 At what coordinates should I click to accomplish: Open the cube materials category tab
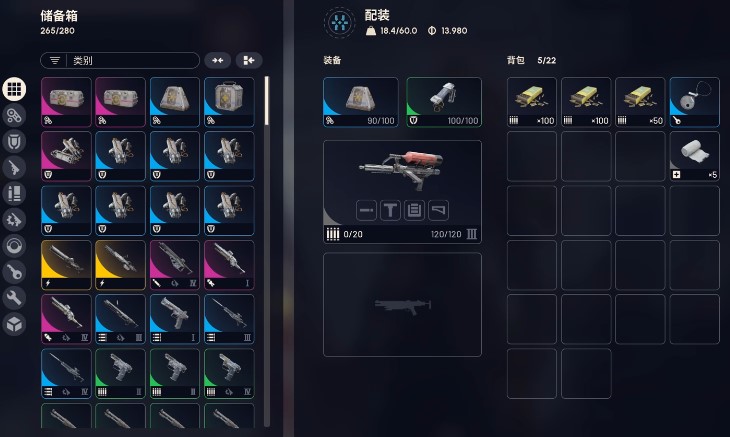click(x=14, y=323)
